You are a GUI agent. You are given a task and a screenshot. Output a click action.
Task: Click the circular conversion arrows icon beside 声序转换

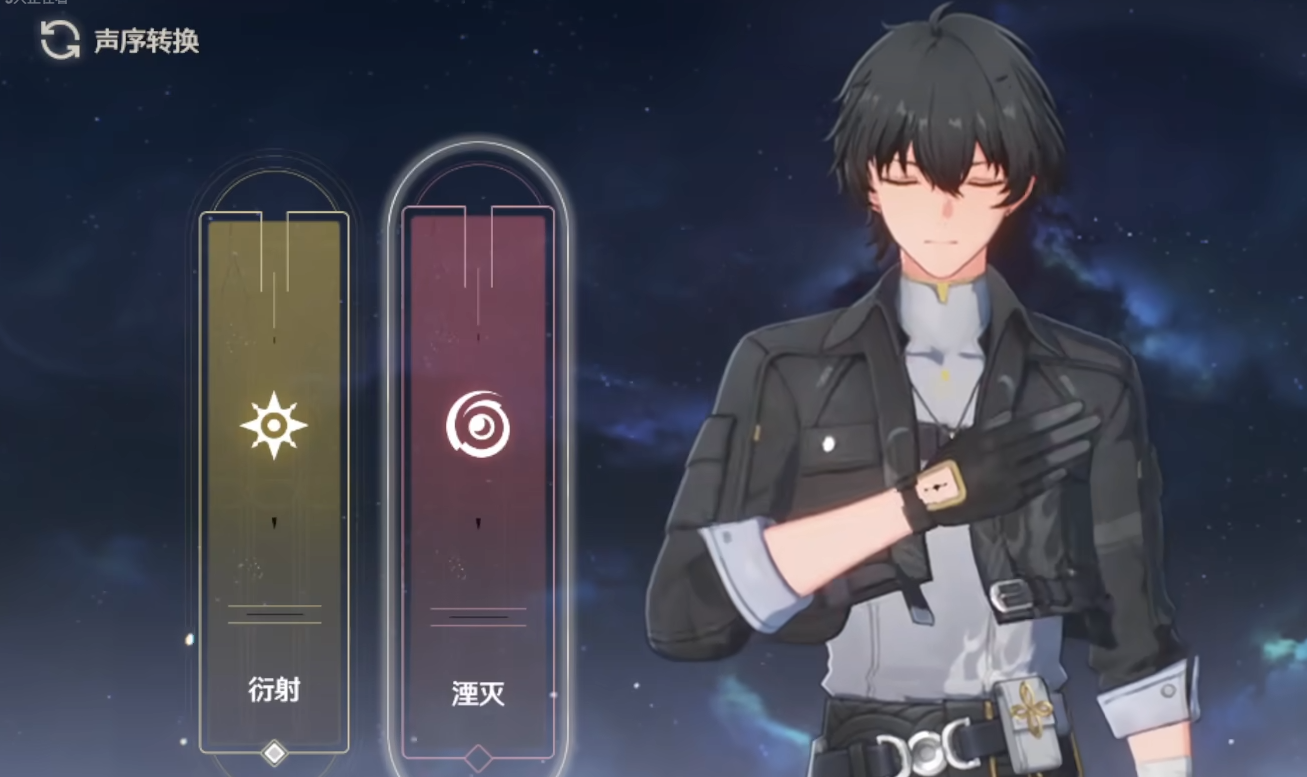(58, 43)
